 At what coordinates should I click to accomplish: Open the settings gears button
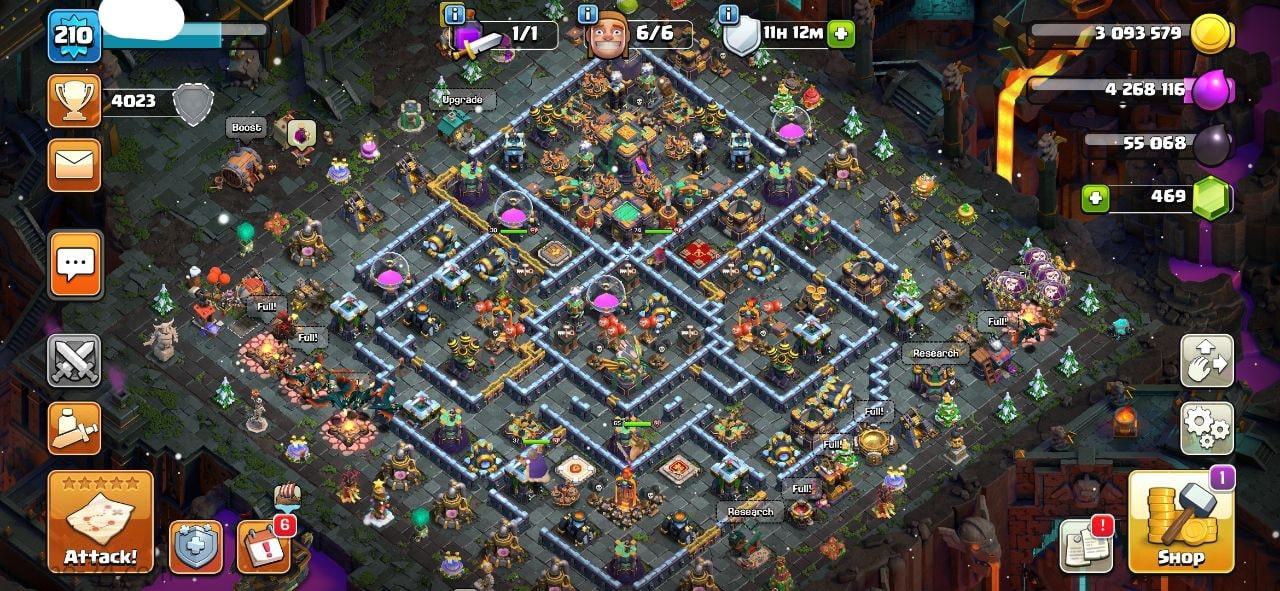coord(1207,428)
